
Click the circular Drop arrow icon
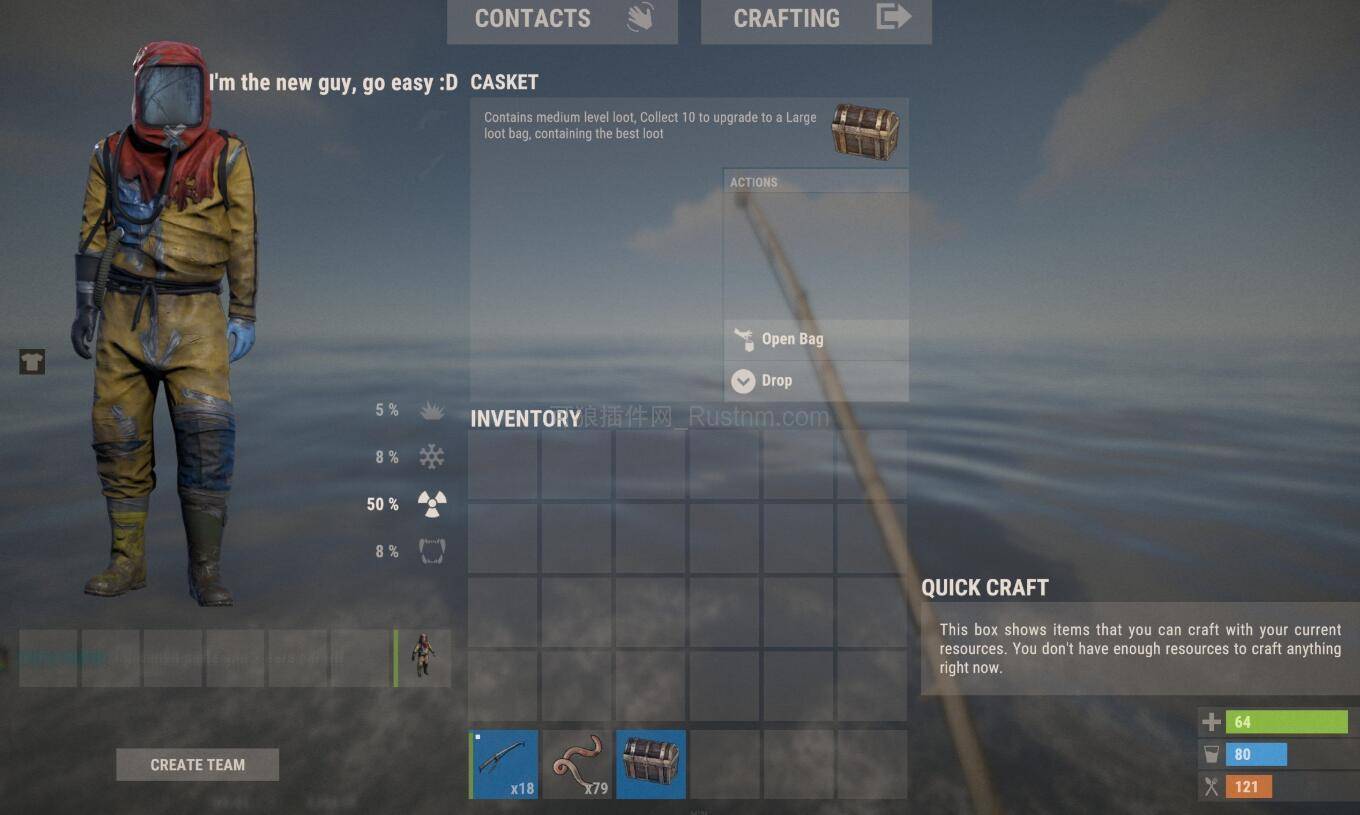tap(743, 381)
